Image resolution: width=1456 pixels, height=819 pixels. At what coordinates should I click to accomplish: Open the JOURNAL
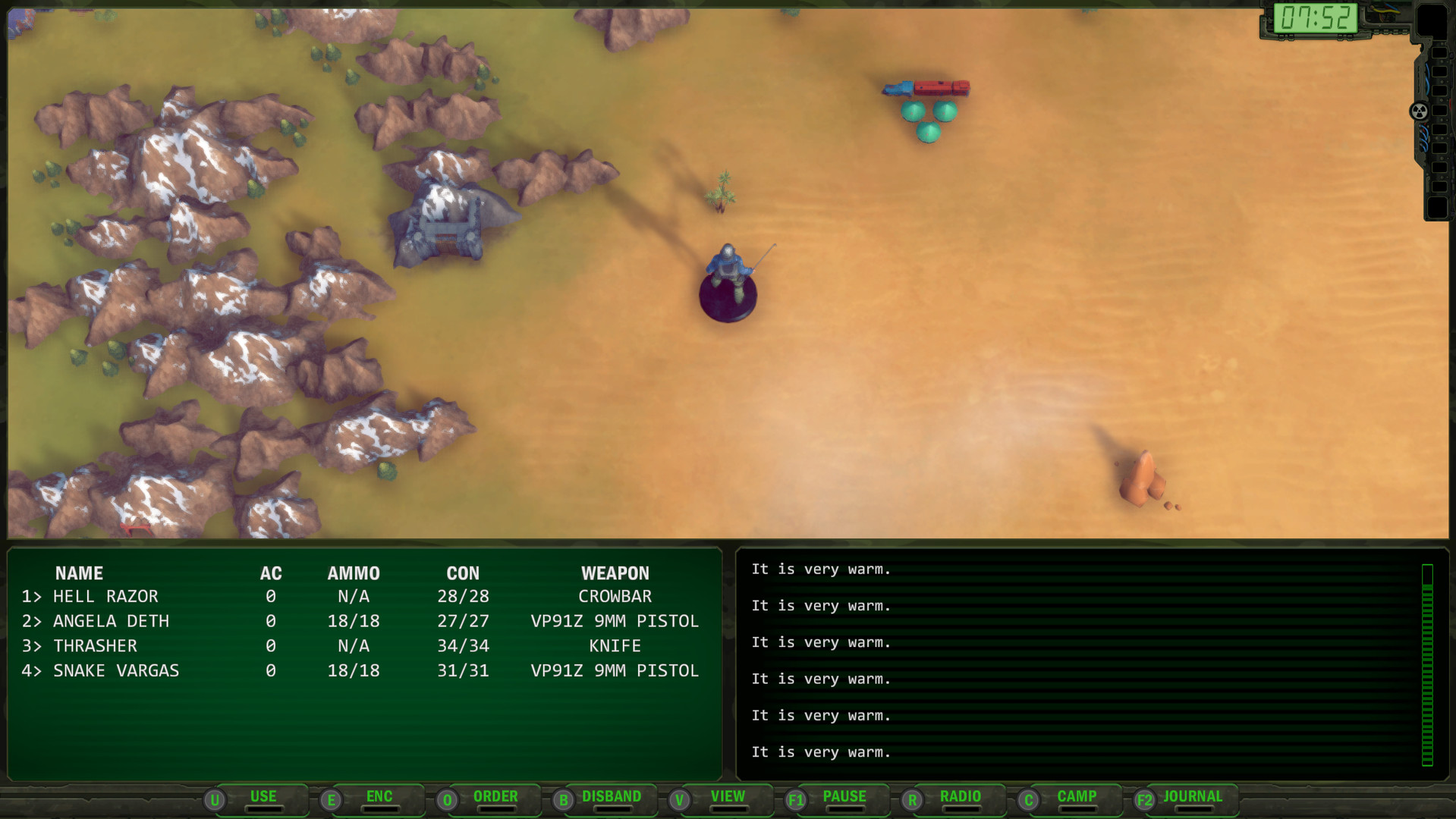coord(1193,797)
